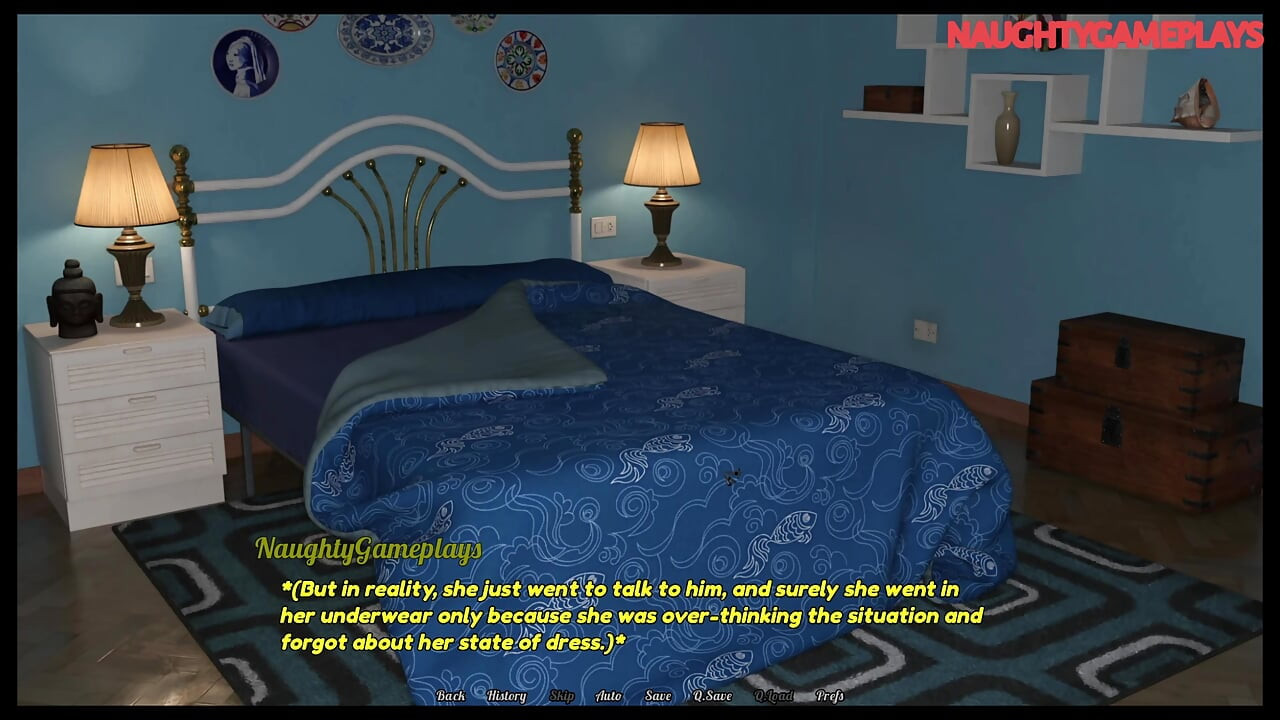The height and width of the screenshot is (720, 1280).
Task: Open preferences by clicking Prefs
Action: [x=828, y=696]
